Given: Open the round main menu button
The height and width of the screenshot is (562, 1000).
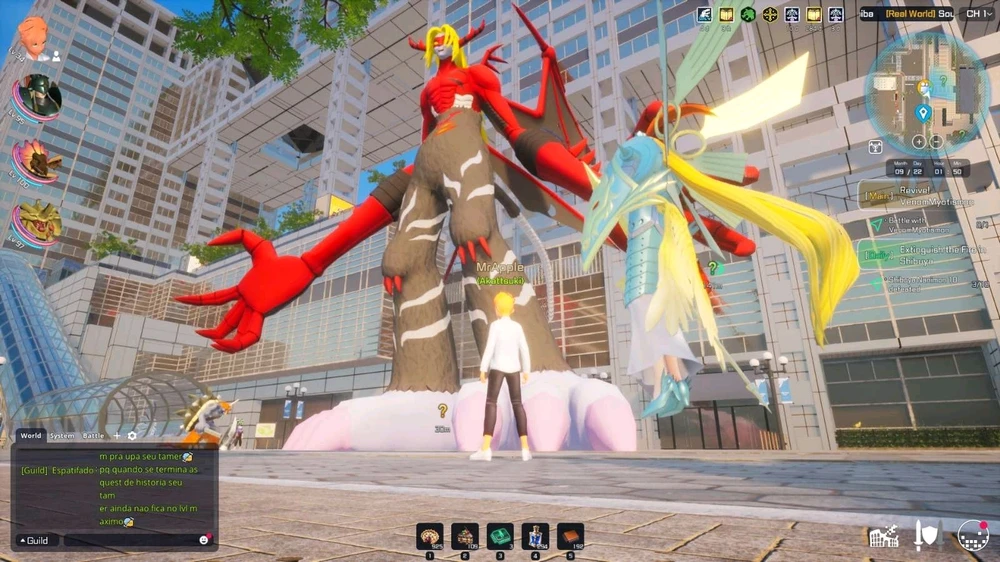Looking at the screenshot, I should [973, 536].
